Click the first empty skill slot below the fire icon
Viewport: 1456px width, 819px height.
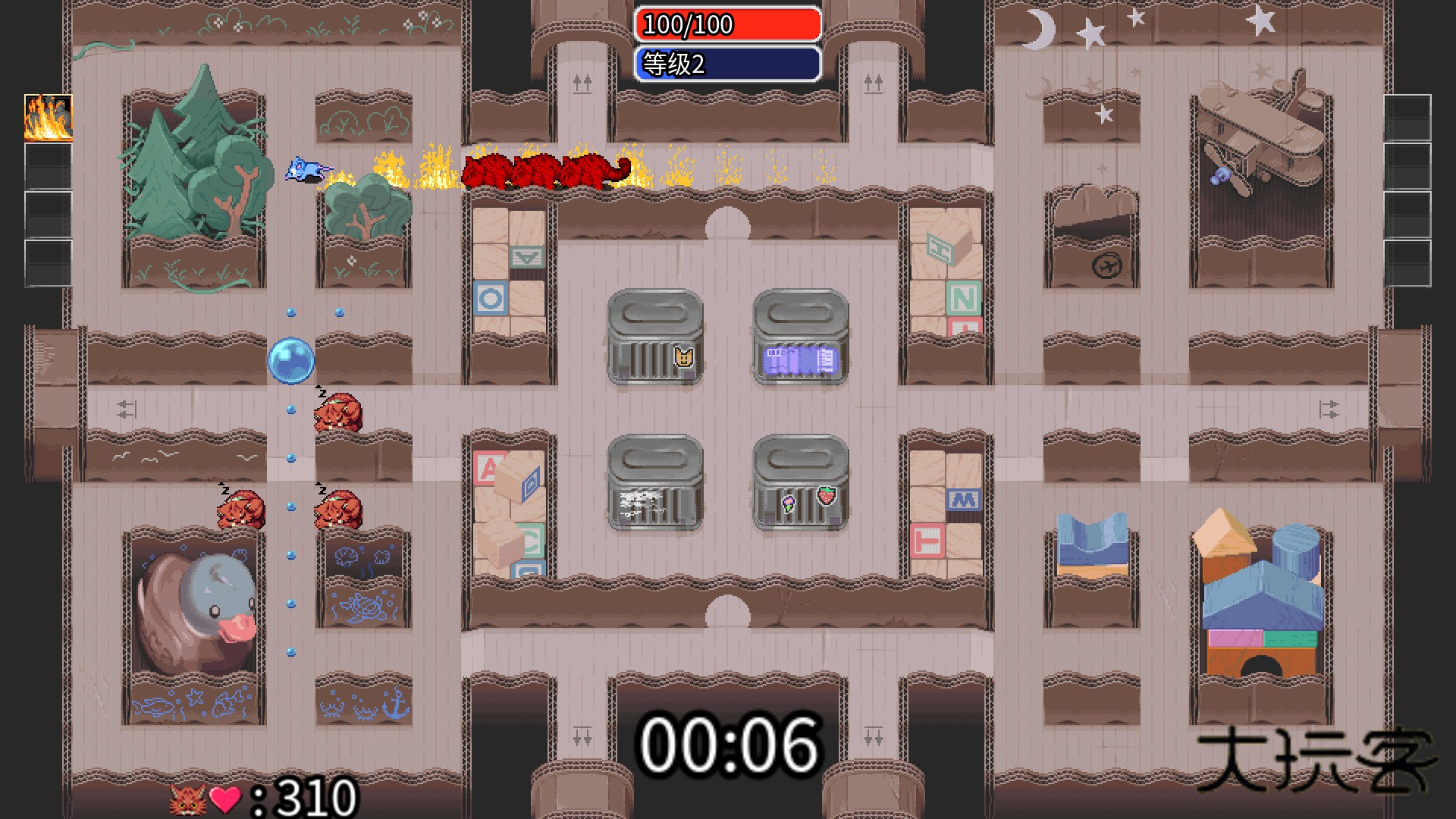[48, 167]
